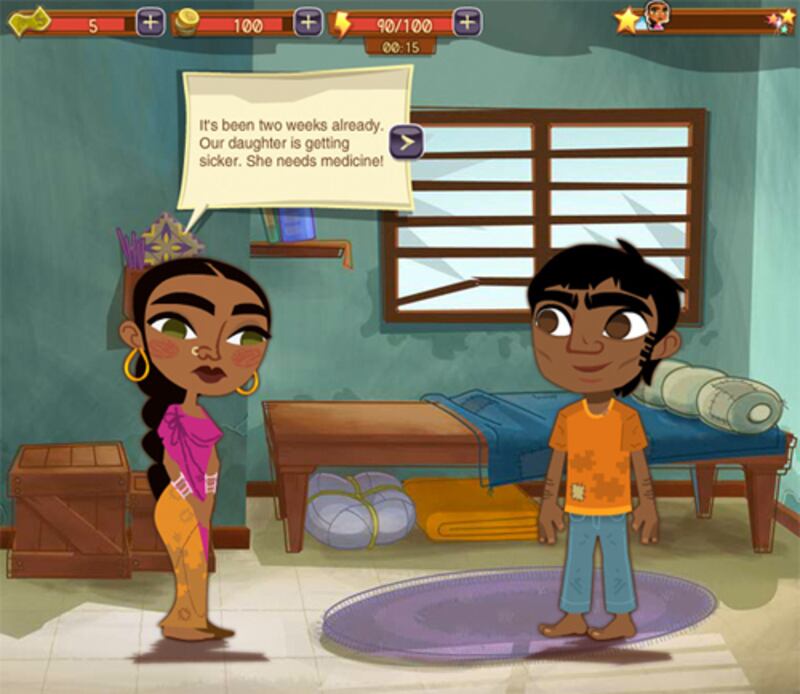
Task: Add more cash with the plus button
Action: point(150,22)
